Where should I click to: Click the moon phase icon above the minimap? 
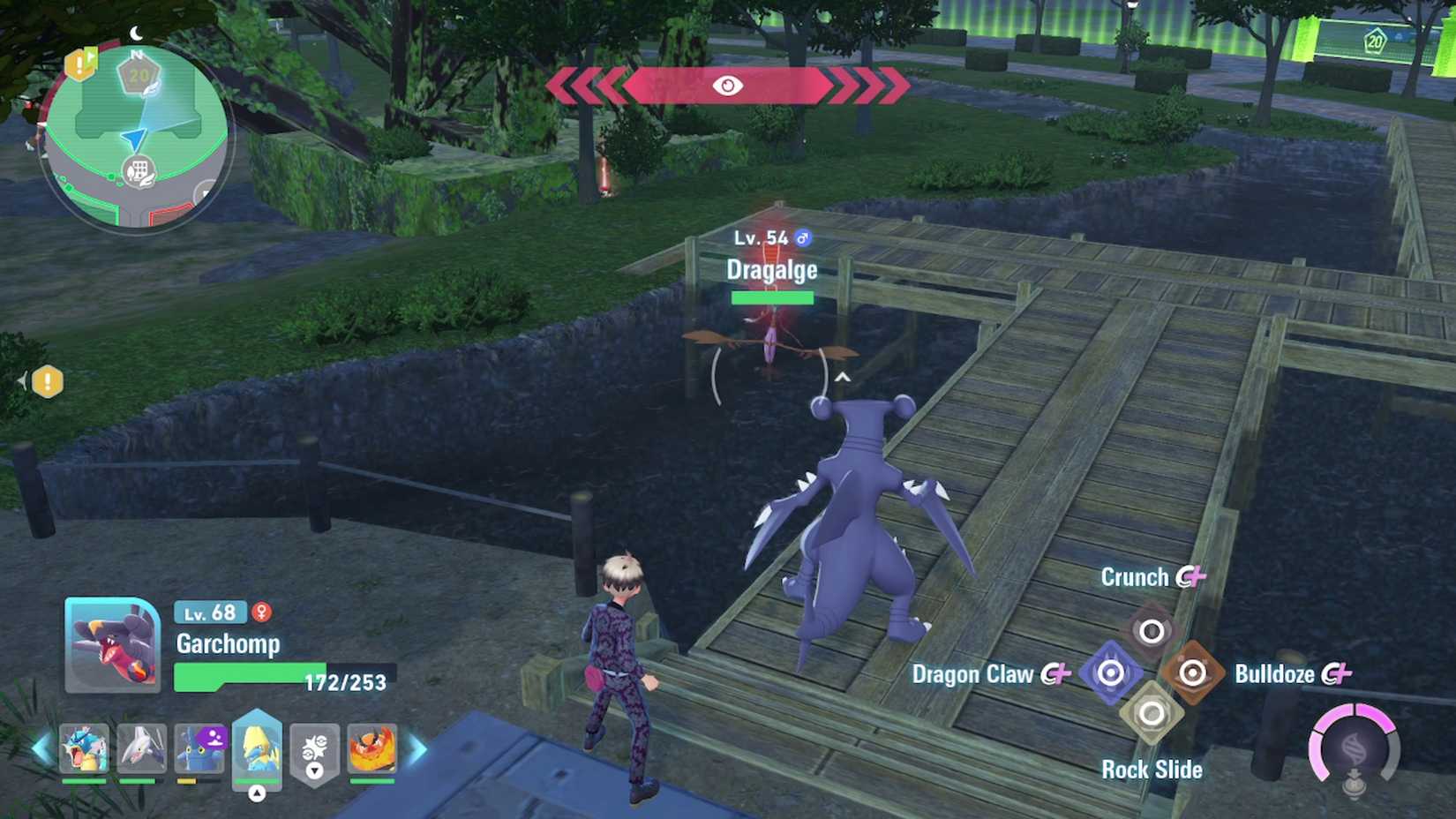[133, 31]
